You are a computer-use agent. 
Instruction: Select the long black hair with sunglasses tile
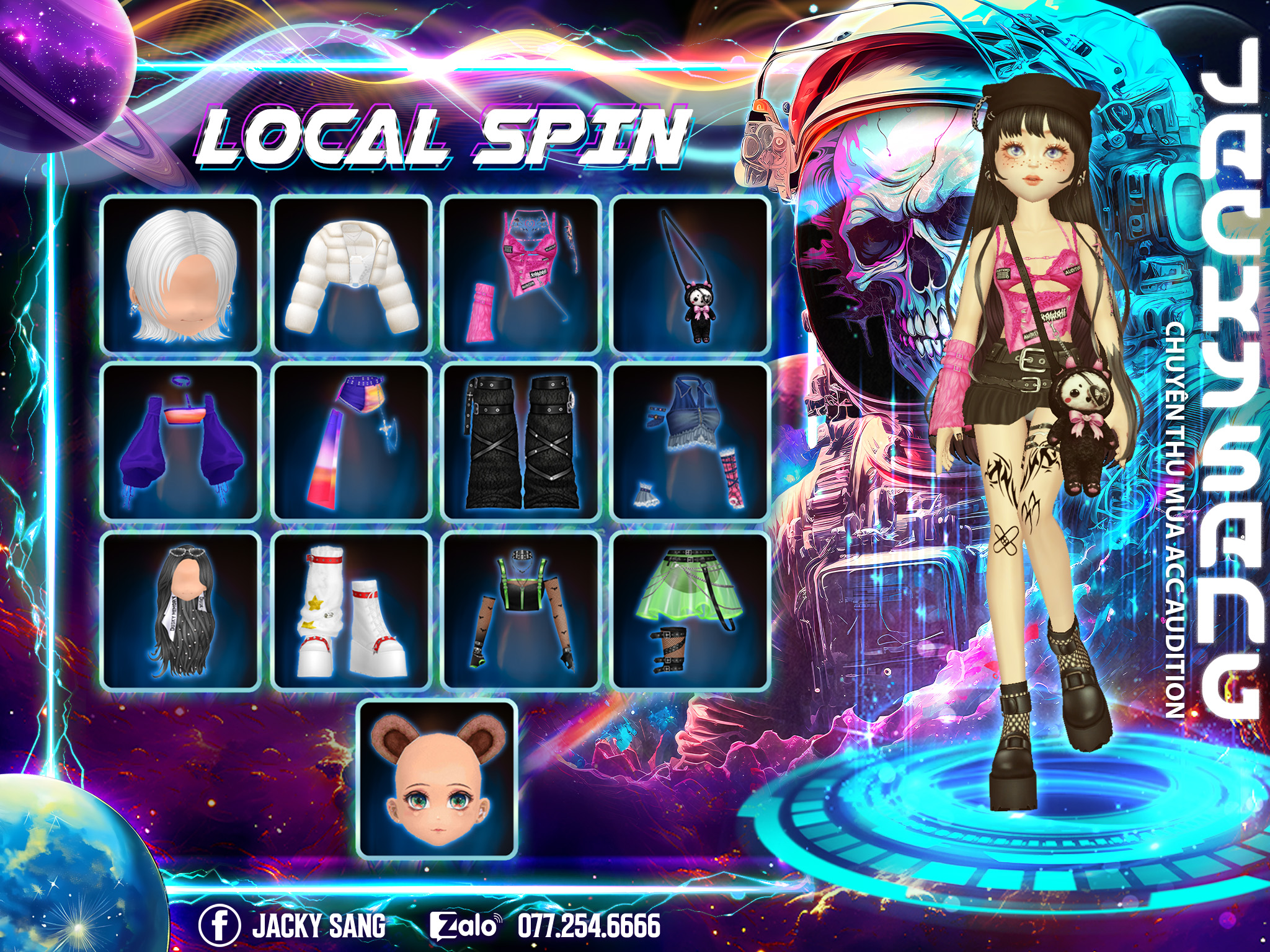[x=180, y=610]
